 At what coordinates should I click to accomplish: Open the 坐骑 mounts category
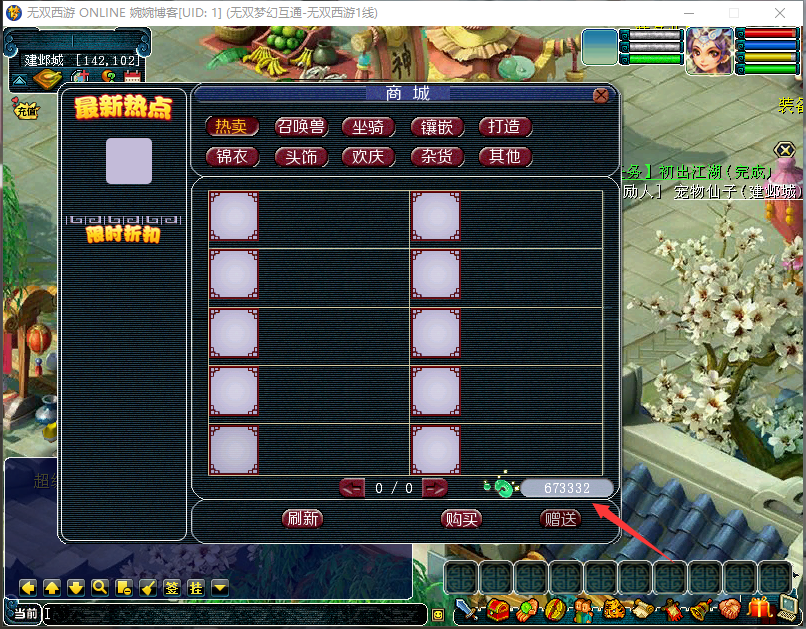coord(369,127)
